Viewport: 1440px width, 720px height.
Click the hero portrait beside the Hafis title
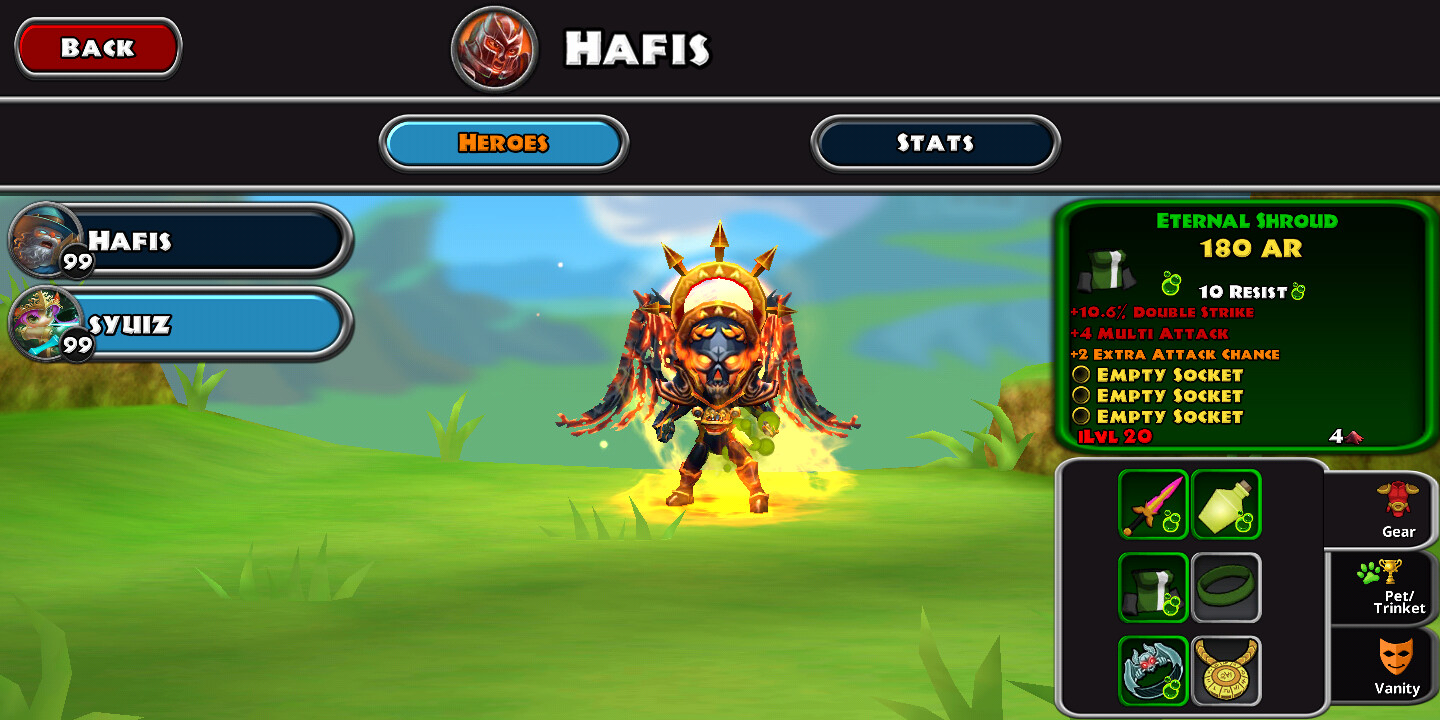tap(495, 49)
